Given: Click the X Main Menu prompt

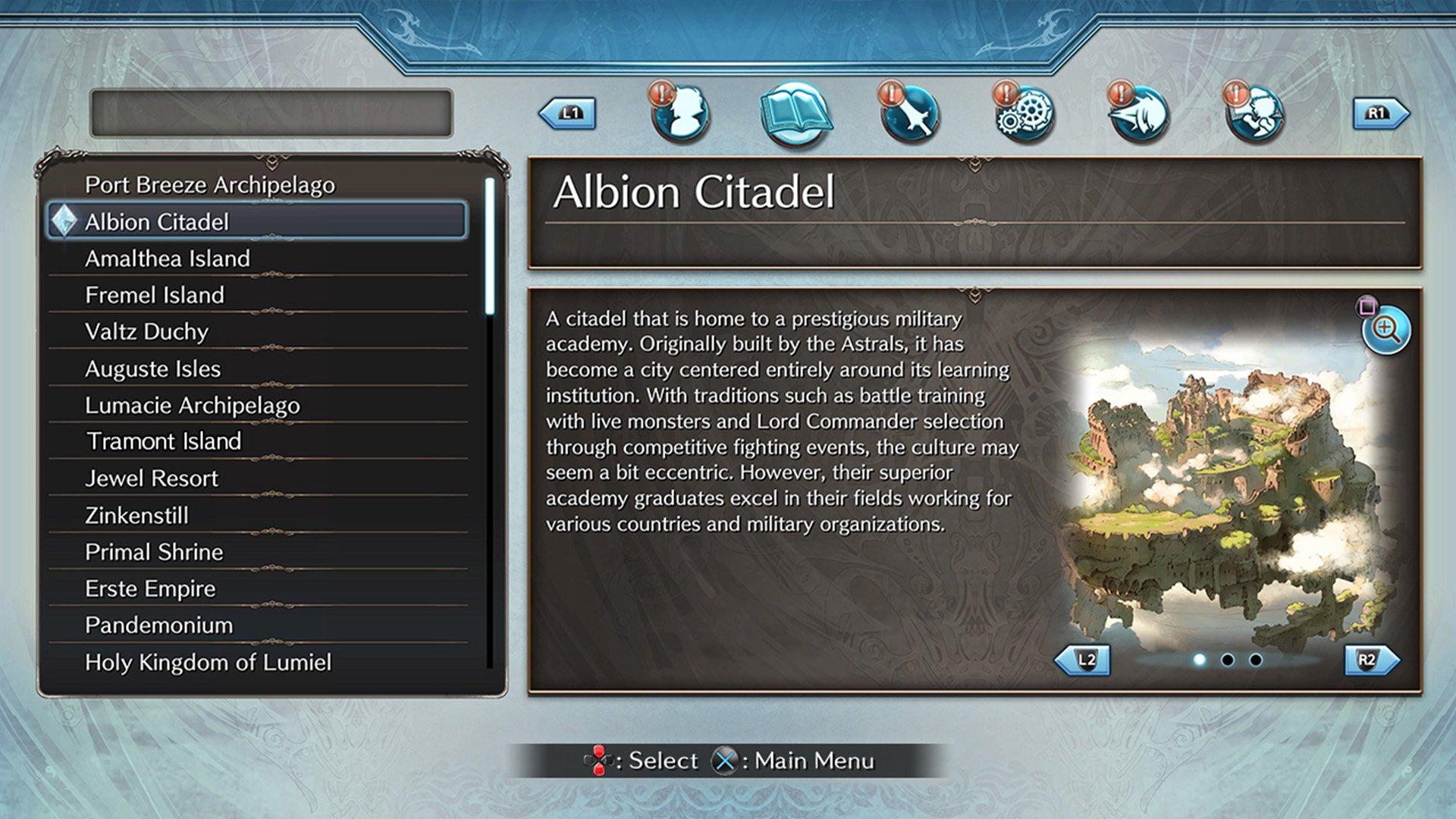Looking at the screenshot, I should tap(789, 761).
